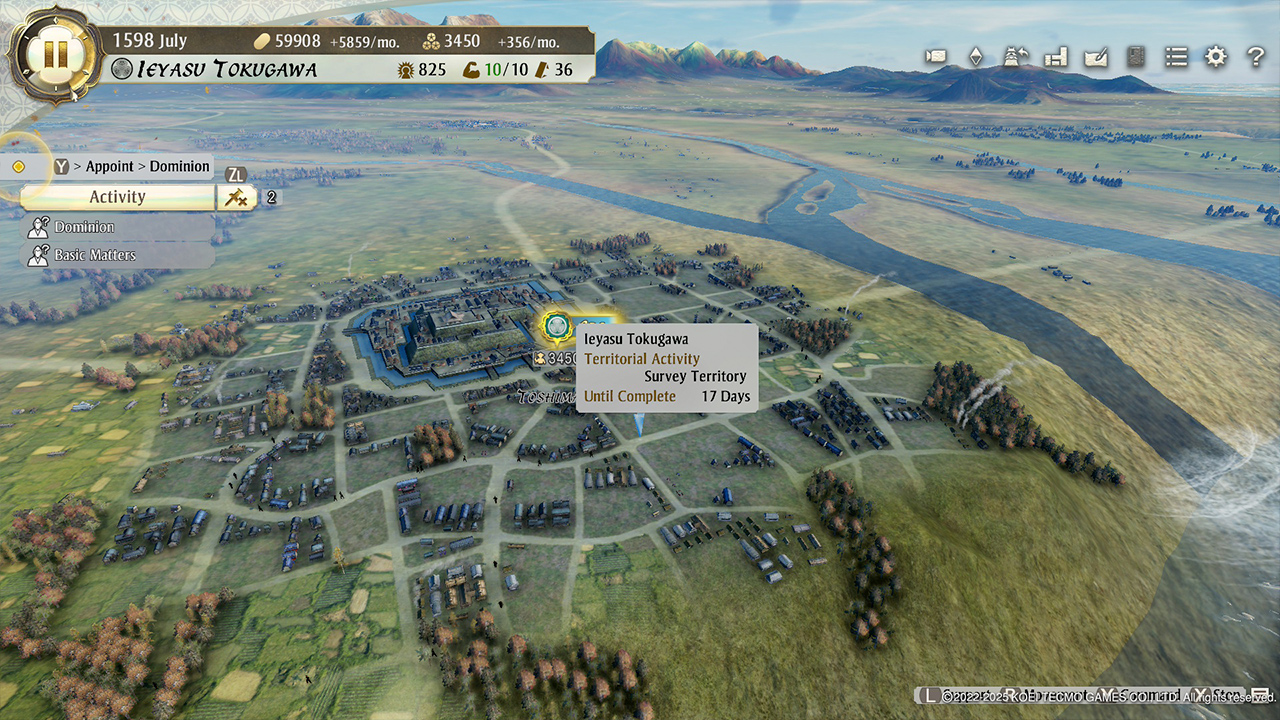Select the map-with-brush icon

(x=1096, y=56)
